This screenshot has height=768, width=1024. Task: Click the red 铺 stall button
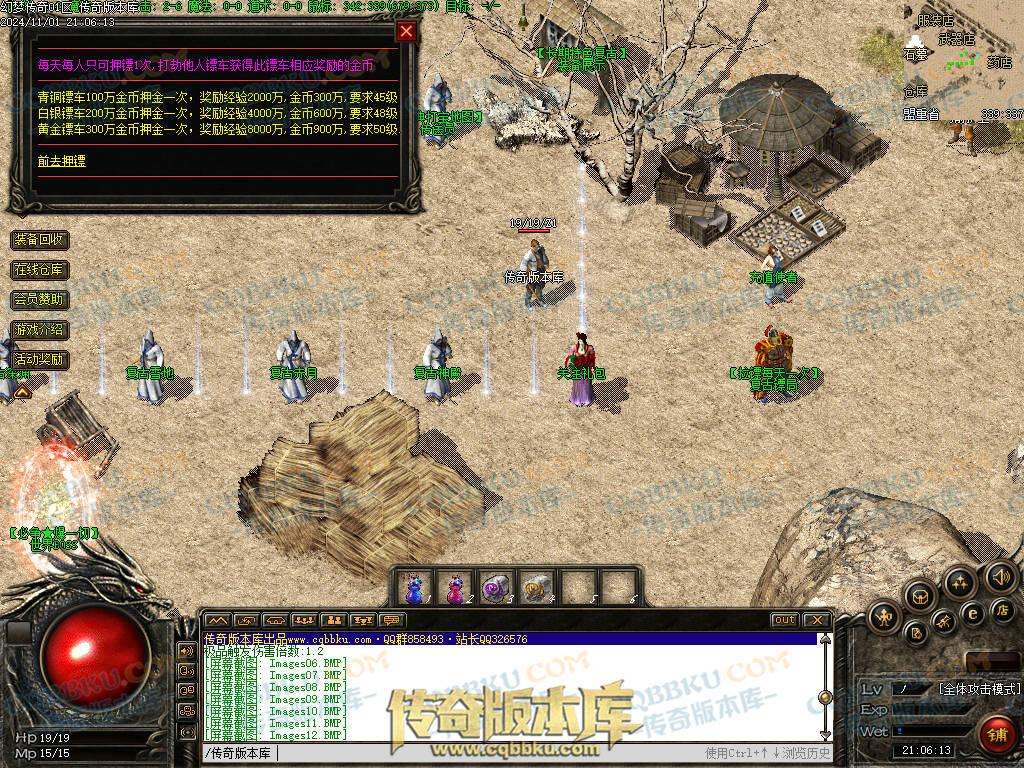[996, 735]
